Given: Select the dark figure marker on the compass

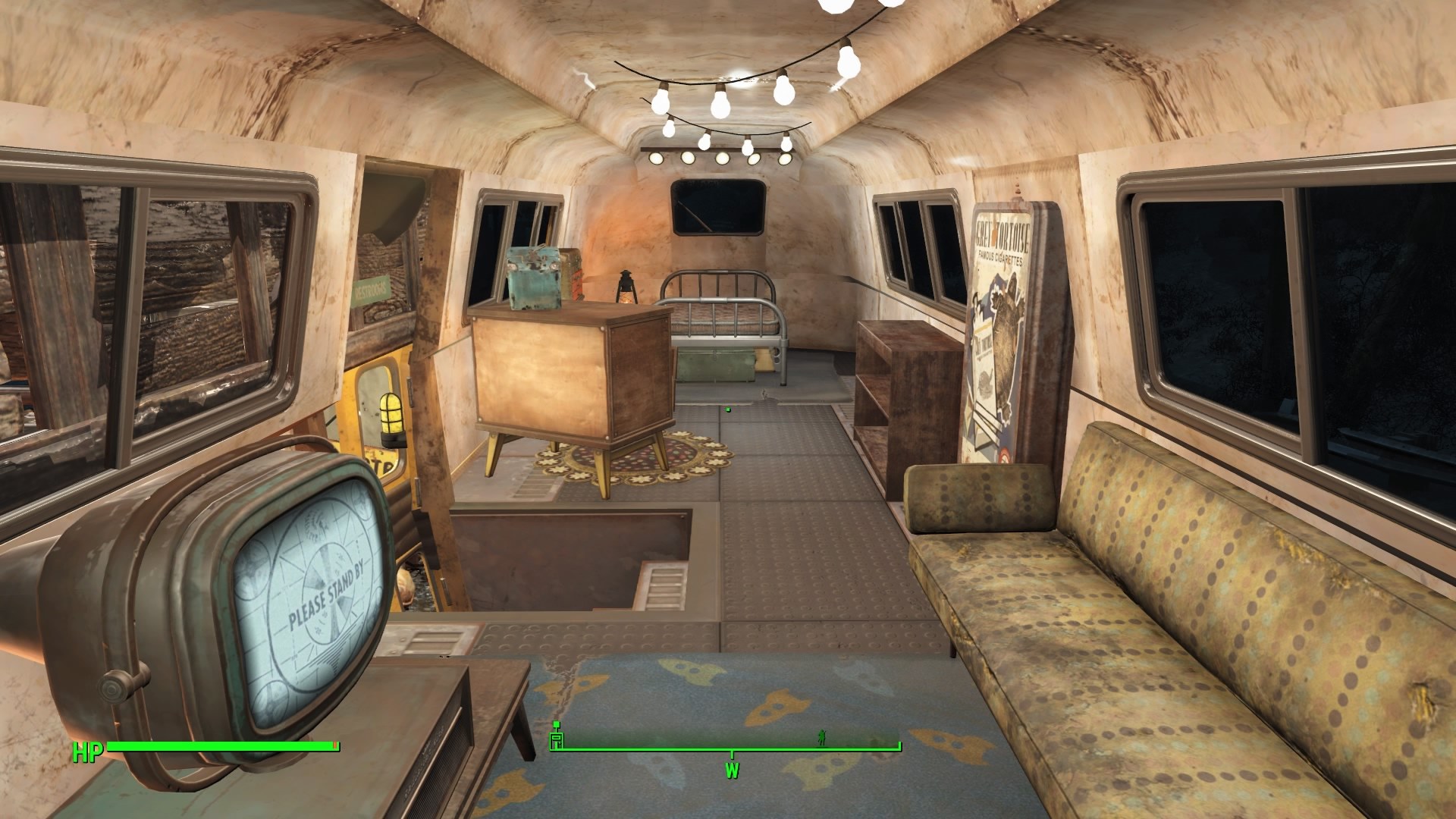Looking at the screenshot, I should click(821, 736).
